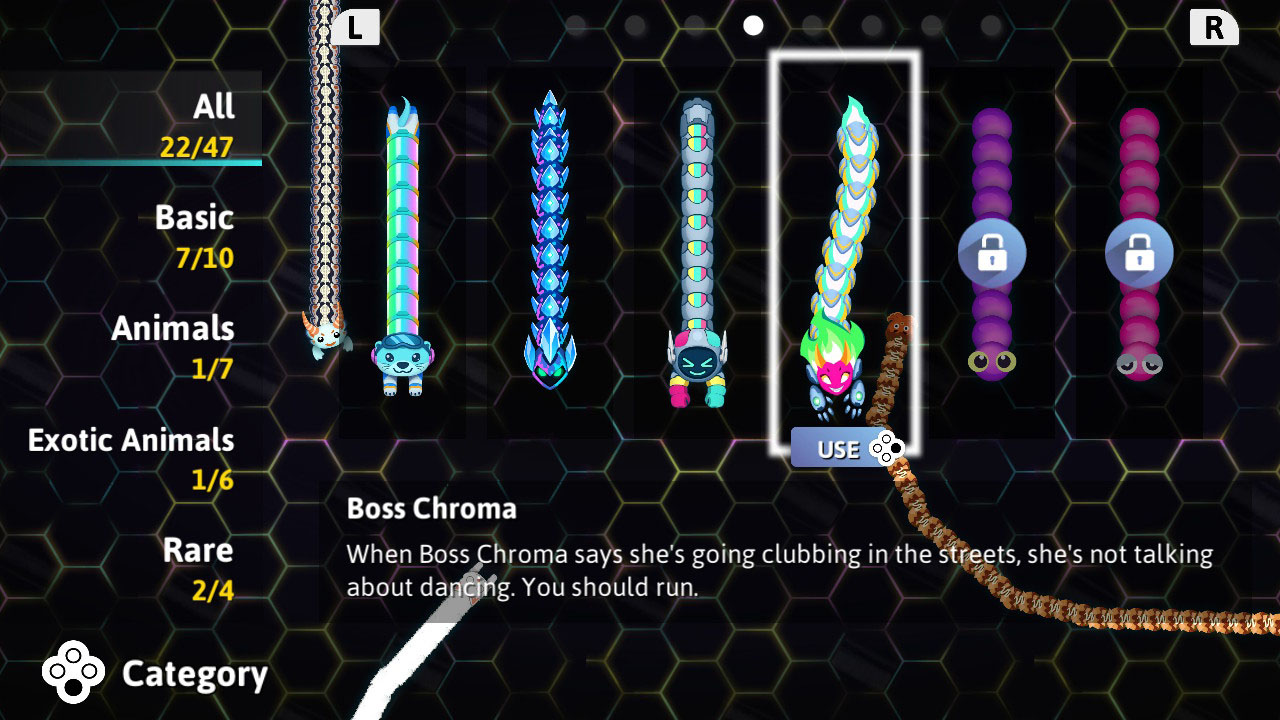
Task: Click the Boss Chroma skin name link
Action: coord(432,509)
